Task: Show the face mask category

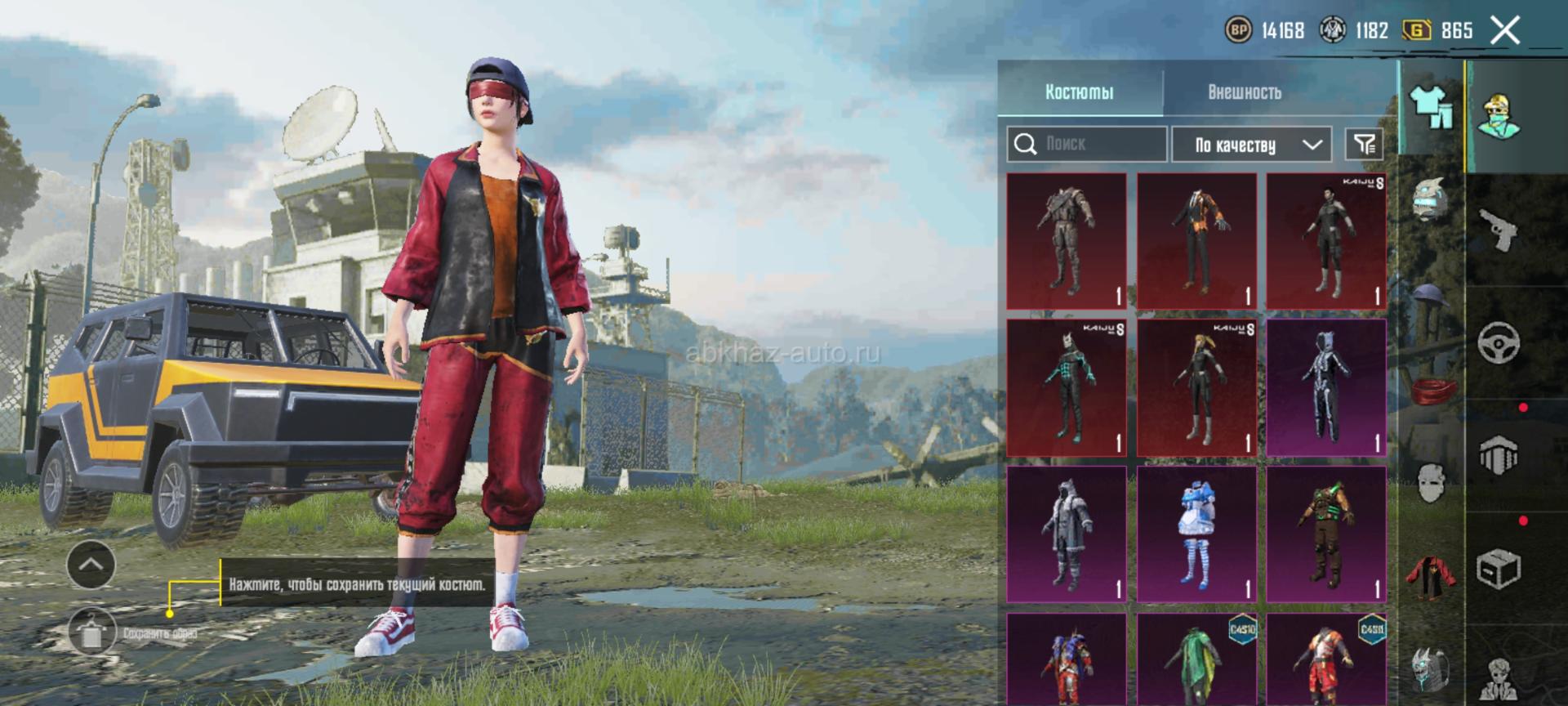Action: click(x=1430, y=483)
